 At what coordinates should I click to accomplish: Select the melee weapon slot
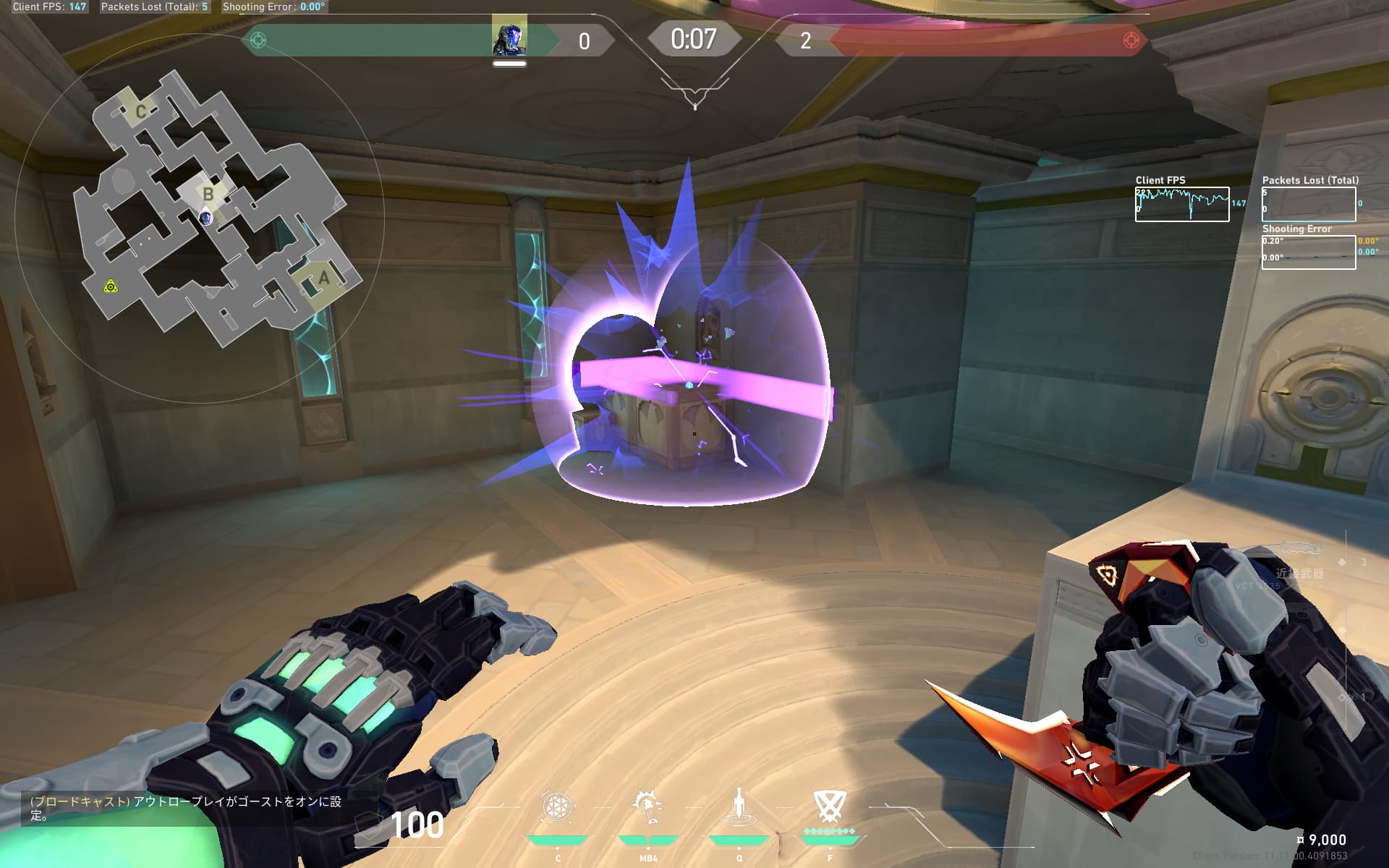pyautogui.click(x=1300, y=564)
